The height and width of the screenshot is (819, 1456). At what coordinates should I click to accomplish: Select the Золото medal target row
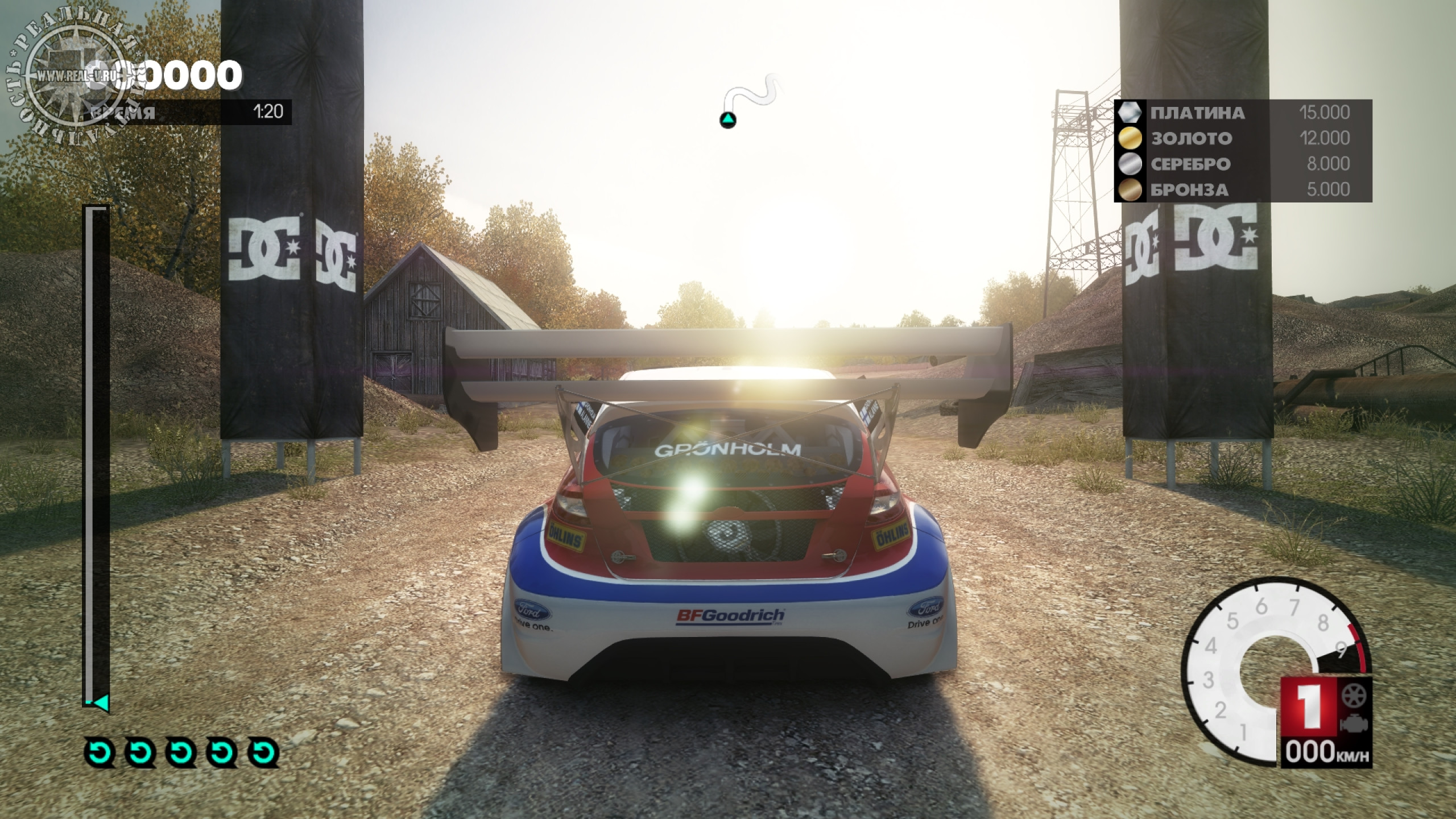click(1243, 138)
